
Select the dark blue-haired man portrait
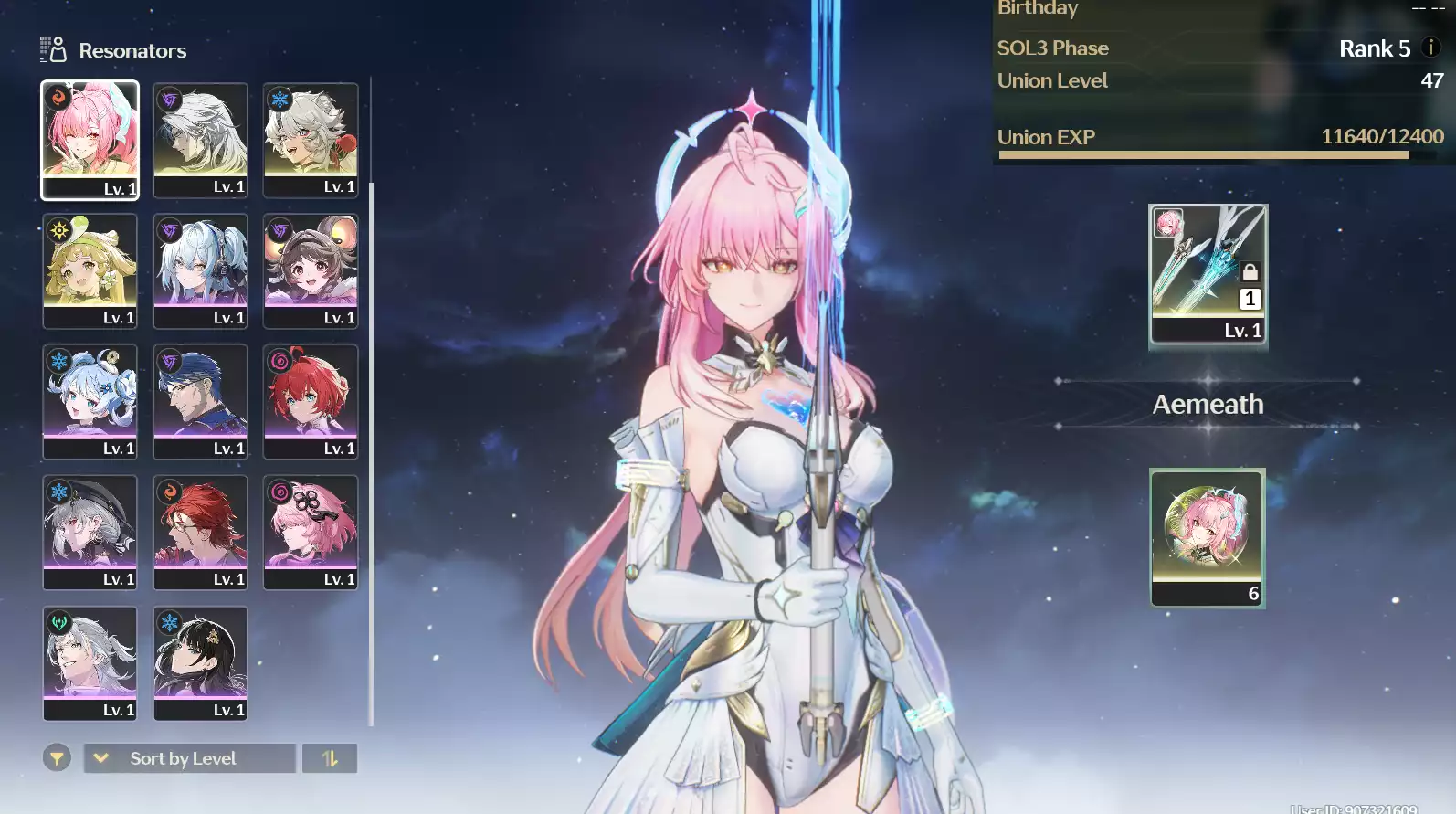click(x=200, y=401)
